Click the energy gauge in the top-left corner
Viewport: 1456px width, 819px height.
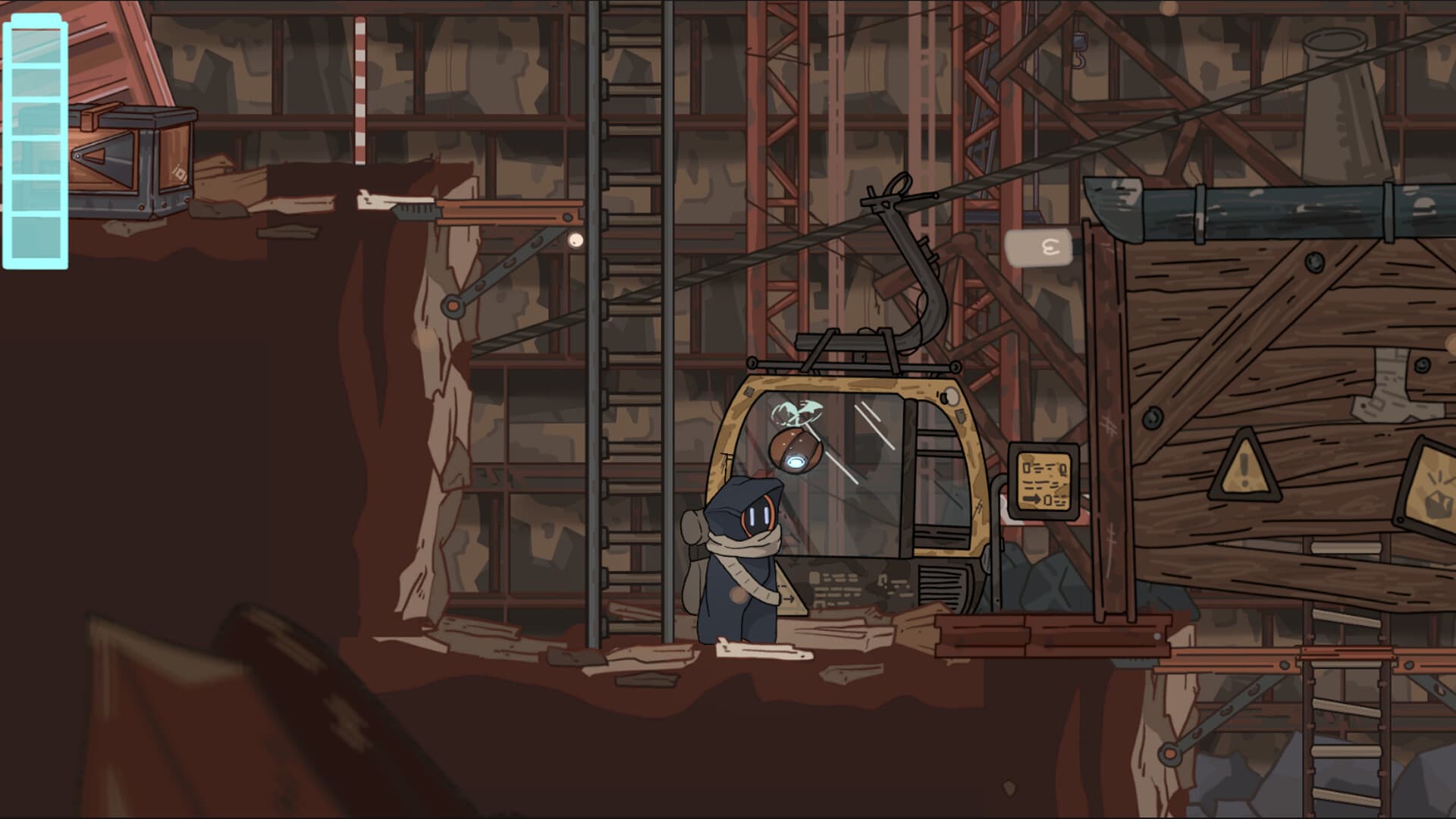pyautogui.click(x=36, y=140)
